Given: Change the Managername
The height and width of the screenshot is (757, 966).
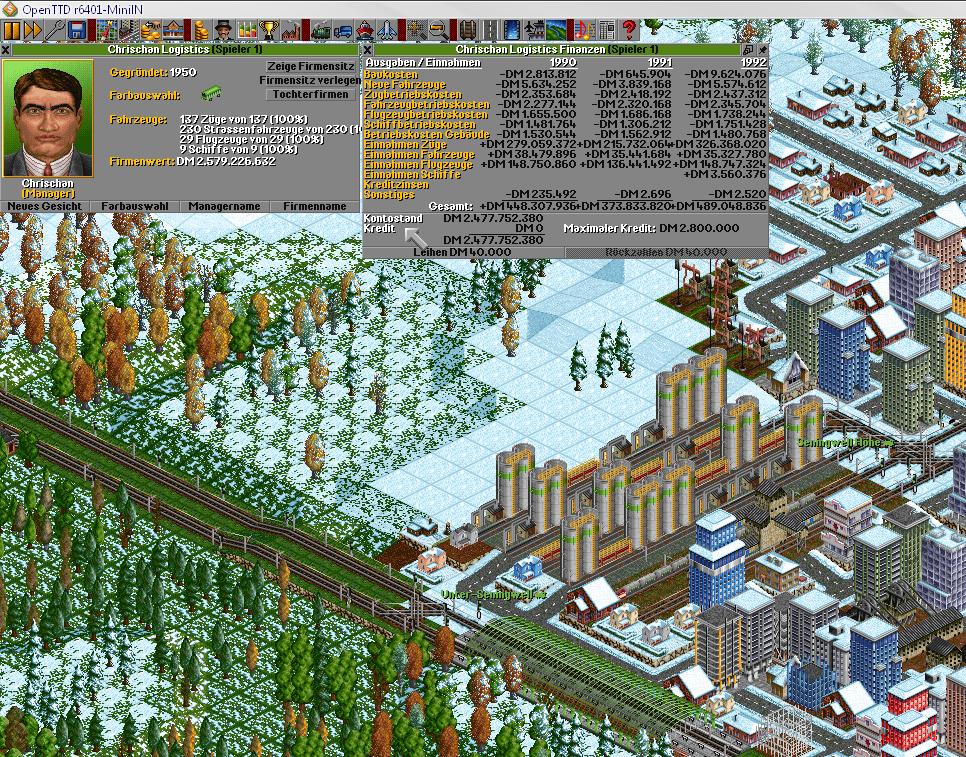Looking at the screenshot, I should 226,206.
